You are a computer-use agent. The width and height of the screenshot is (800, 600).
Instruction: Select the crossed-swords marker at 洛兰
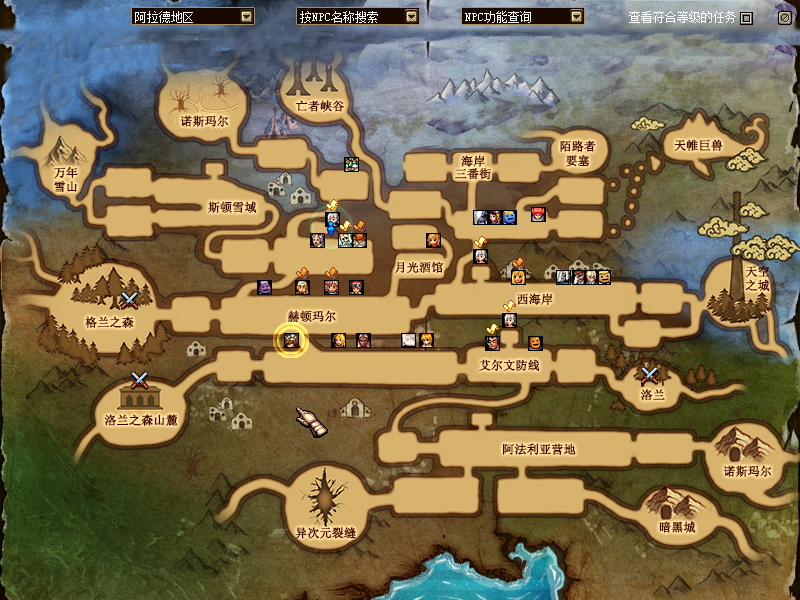pyautogui.click(x=651, y=375)
